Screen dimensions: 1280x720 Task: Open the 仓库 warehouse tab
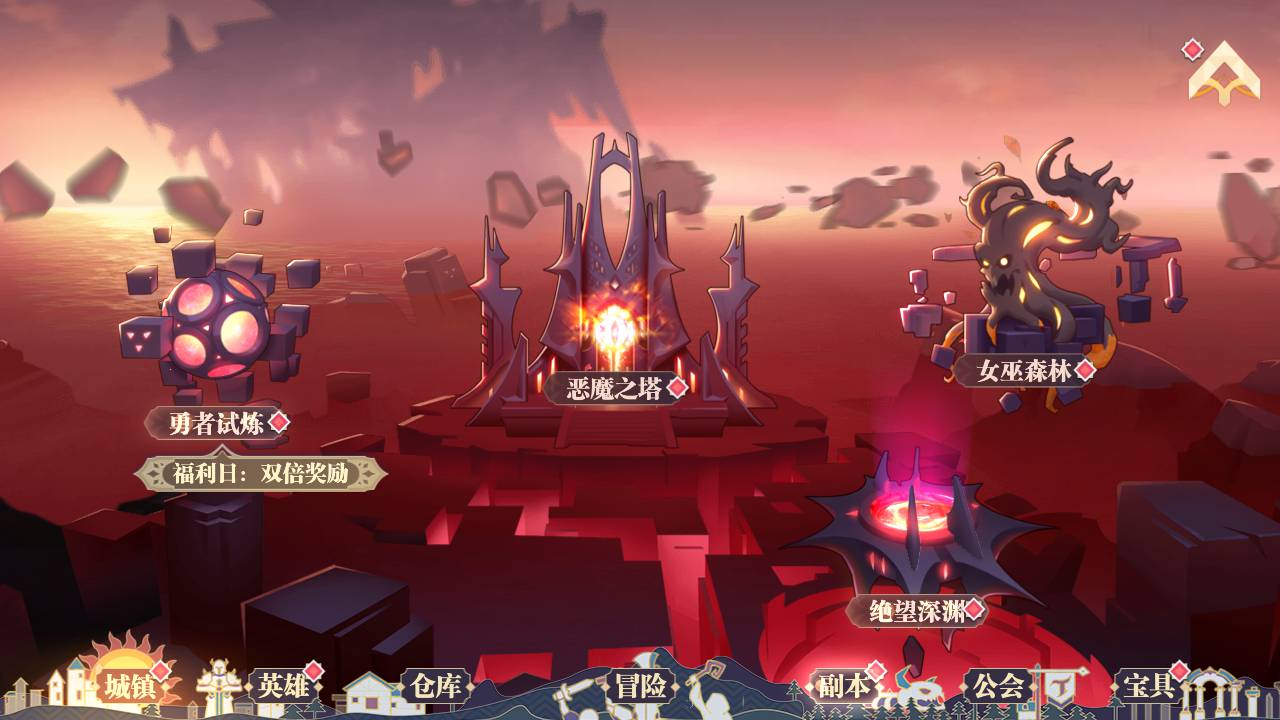[x=436, y=686]
